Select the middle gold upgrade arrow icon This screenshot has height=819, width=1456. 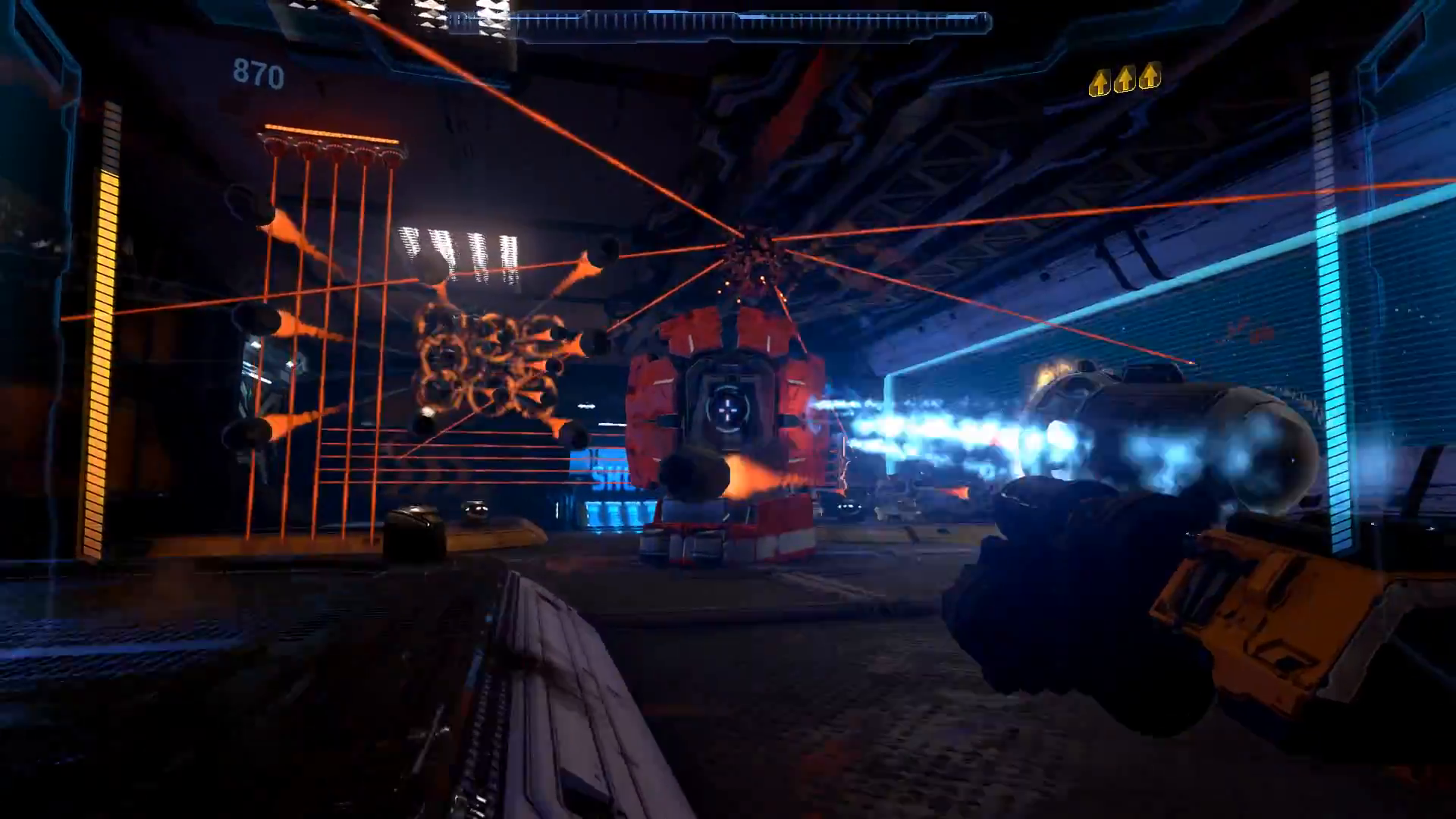click(x=1125, y=79)
